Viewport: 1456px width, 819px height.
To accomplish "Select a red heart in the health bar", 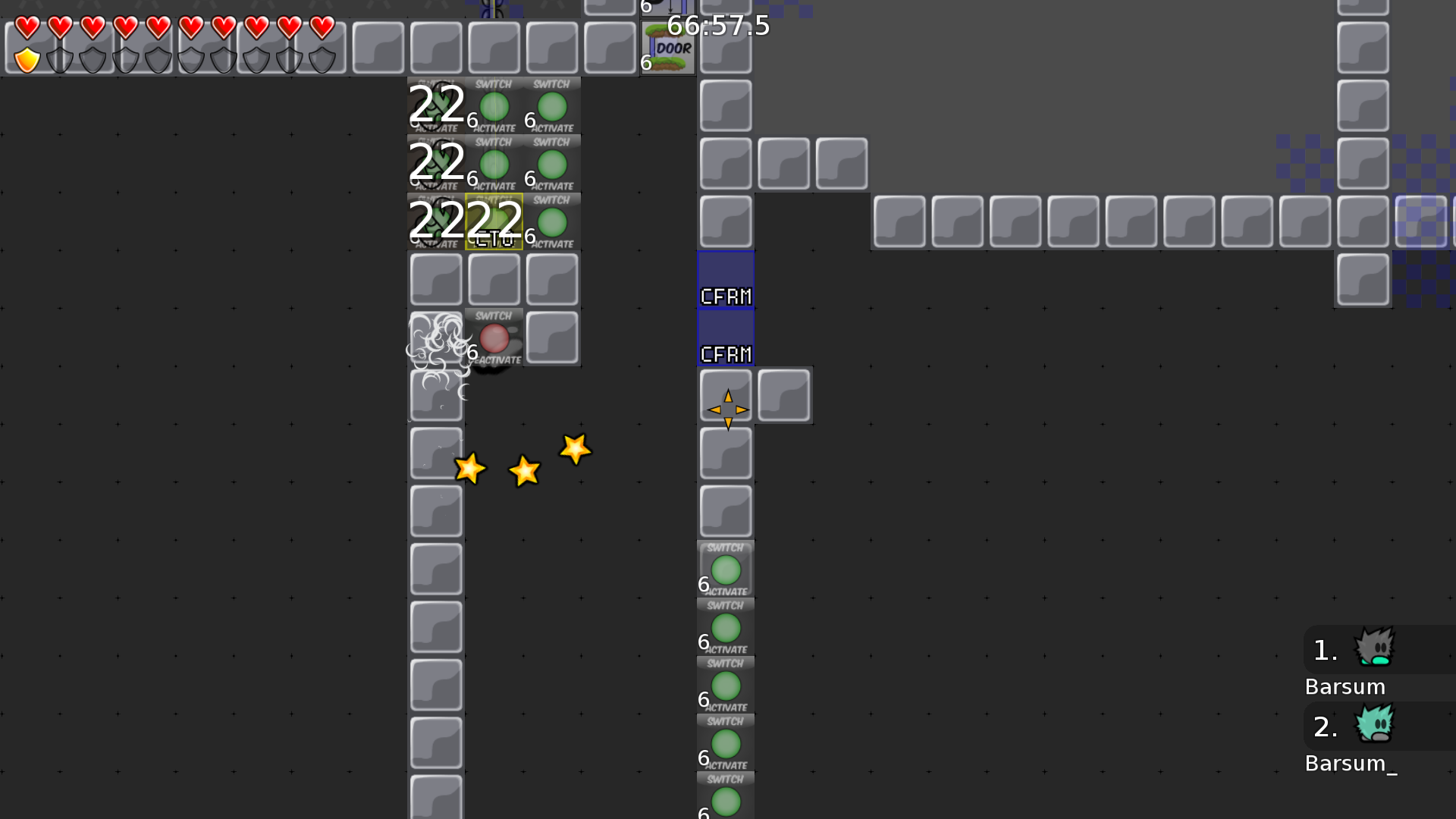I will click(x=26, y=29).
